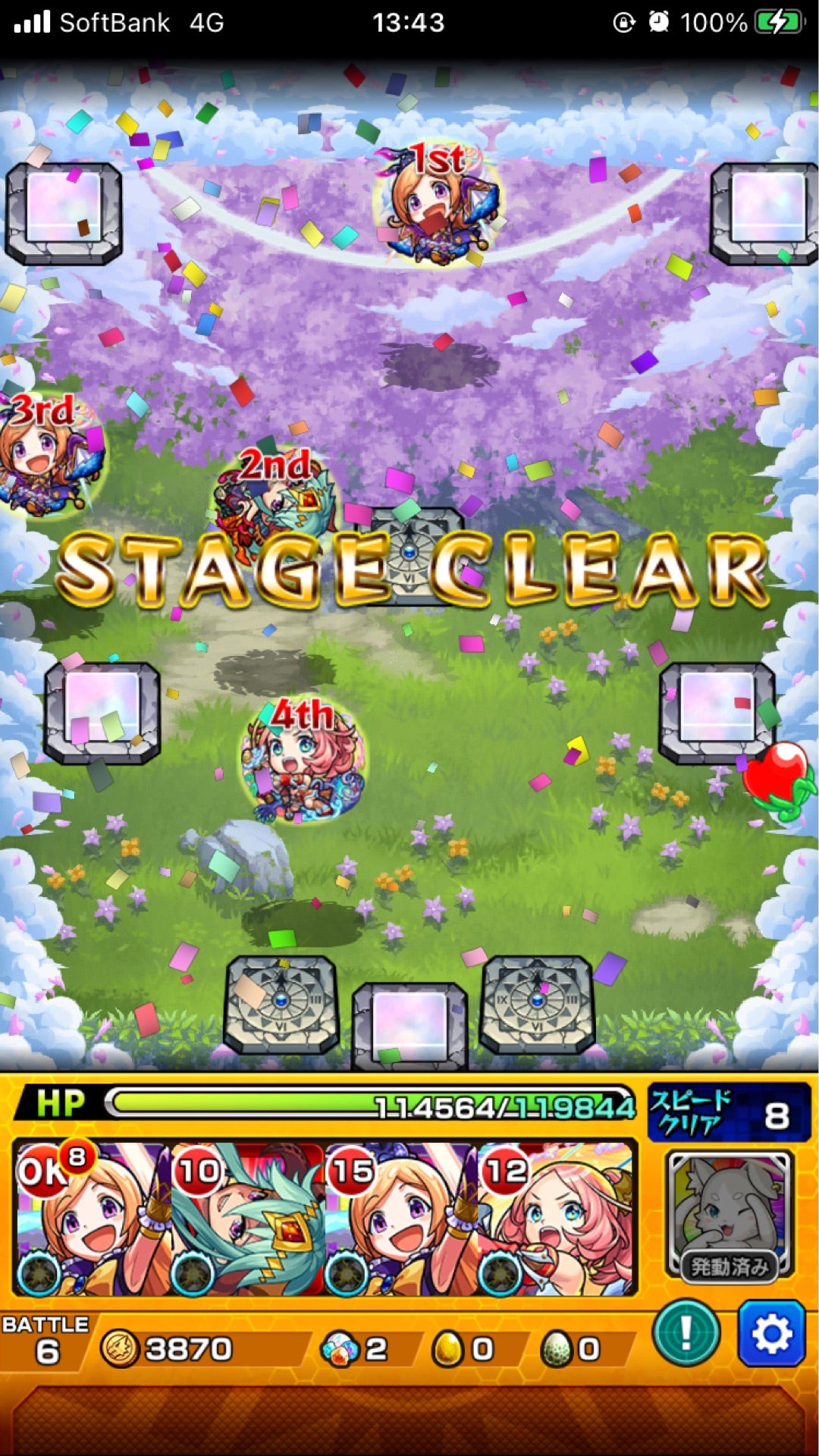819x1456 pixels.
Task: Select the character portrait marked OK
Action: click(x=91, y=1219)
